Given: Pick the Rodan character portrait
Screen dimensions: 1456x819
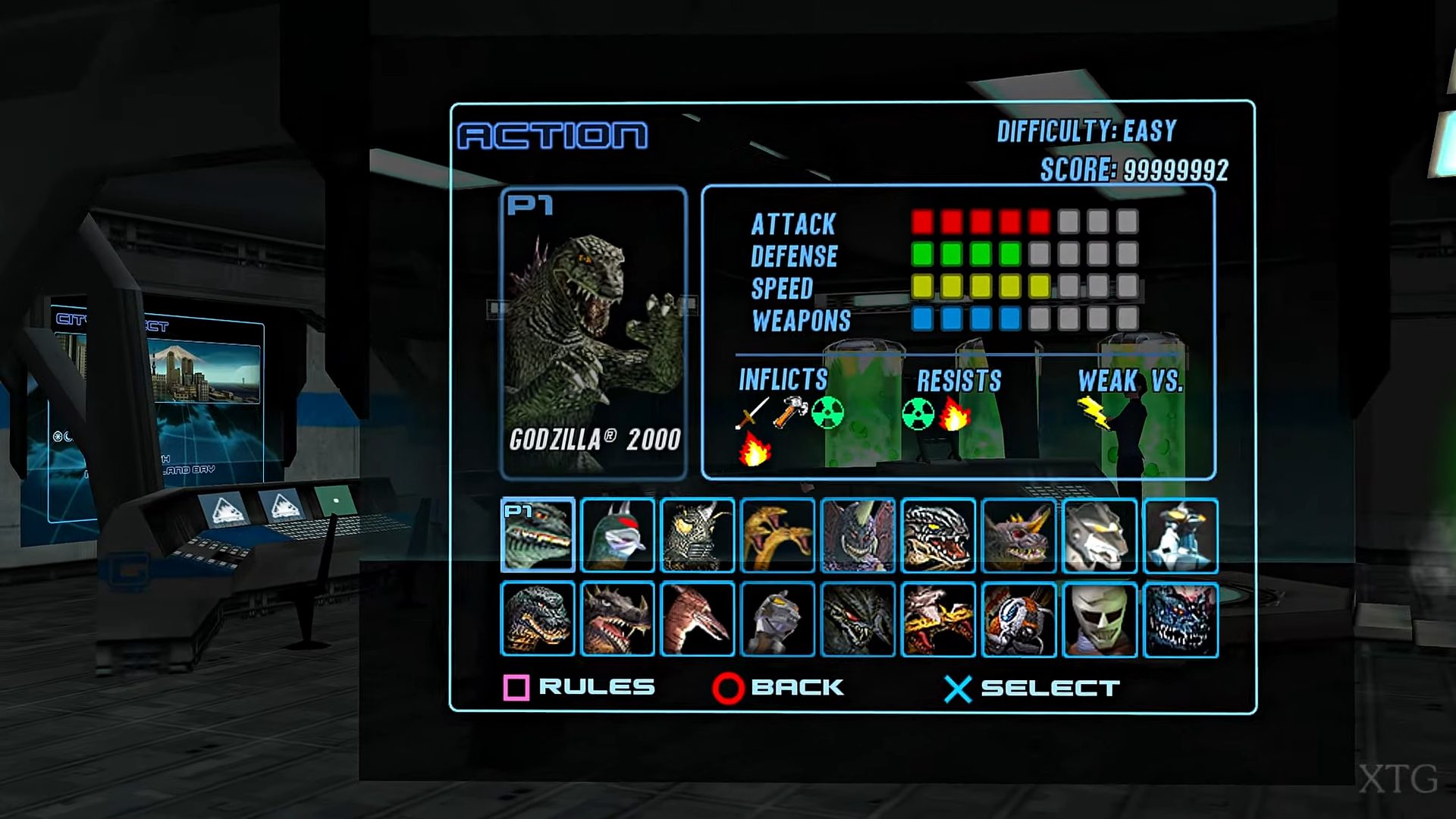Looking at the screenshot, I should (698, 619).
